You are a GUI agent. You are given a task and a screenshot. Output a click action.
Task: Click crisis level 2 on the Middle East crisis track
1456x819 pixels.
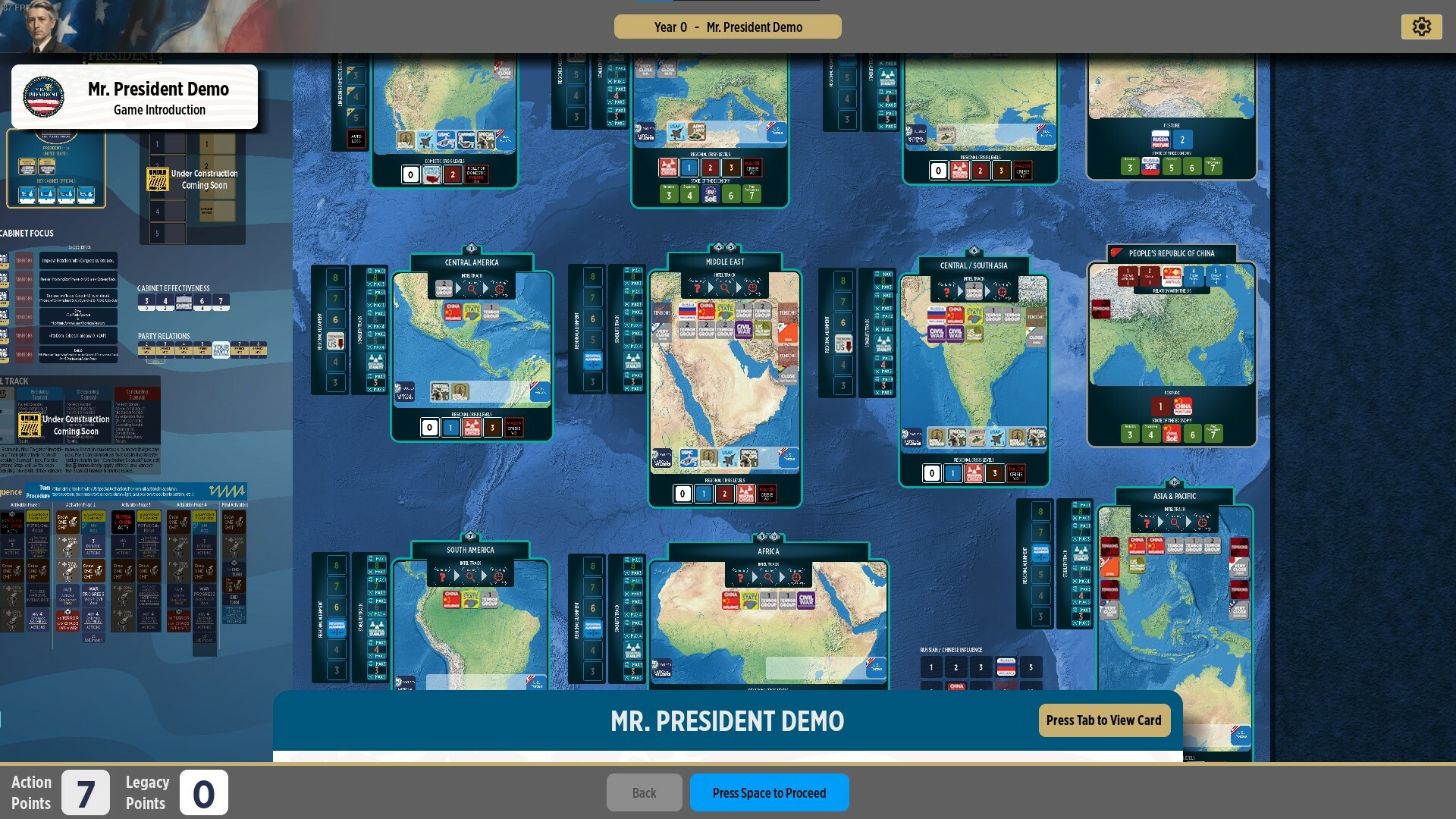click(x=725, y=492)
